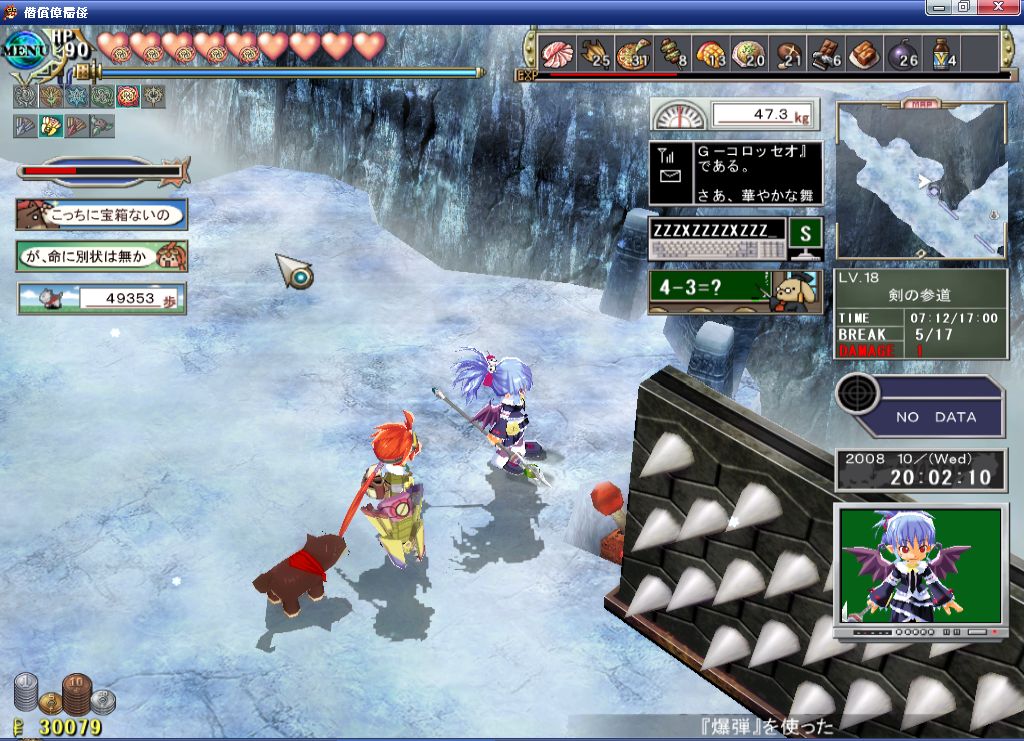The width and height of the screenshot is (1024, 741).
Task: Use the energy drink bottle item
Action: [942, 52]
